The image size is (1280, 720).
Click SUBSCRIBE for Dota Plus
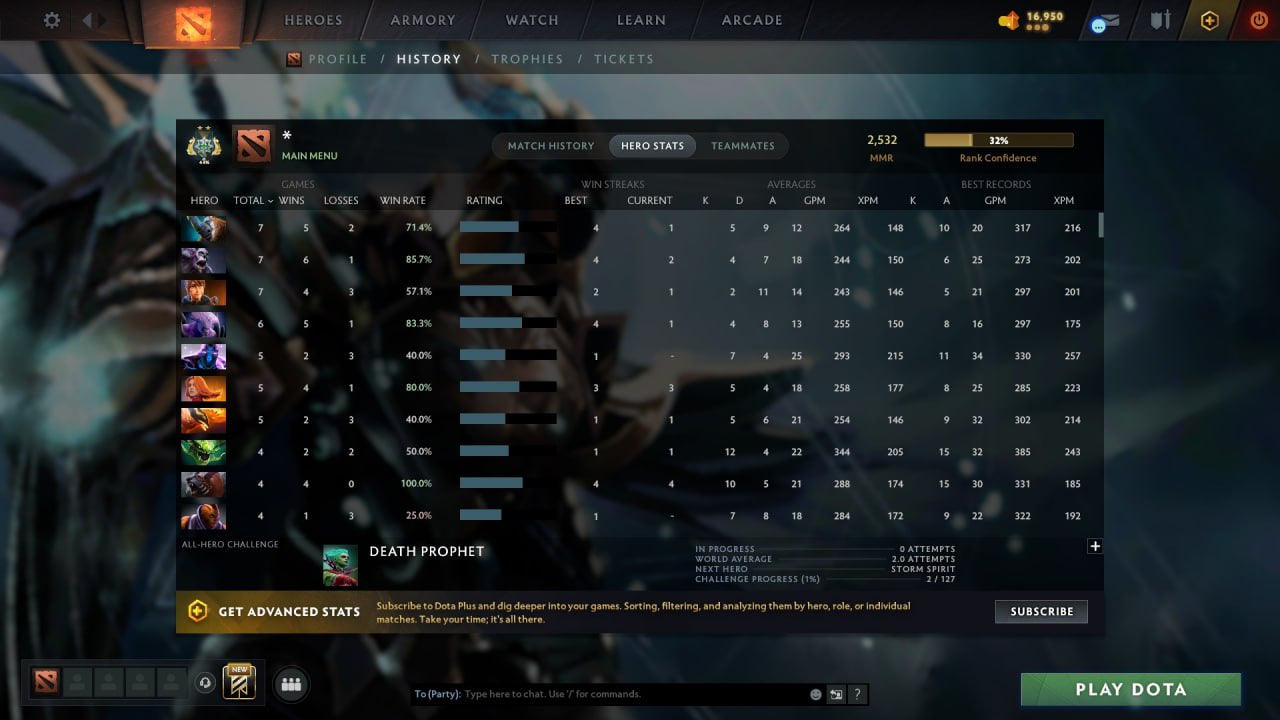pos(1041,611)
